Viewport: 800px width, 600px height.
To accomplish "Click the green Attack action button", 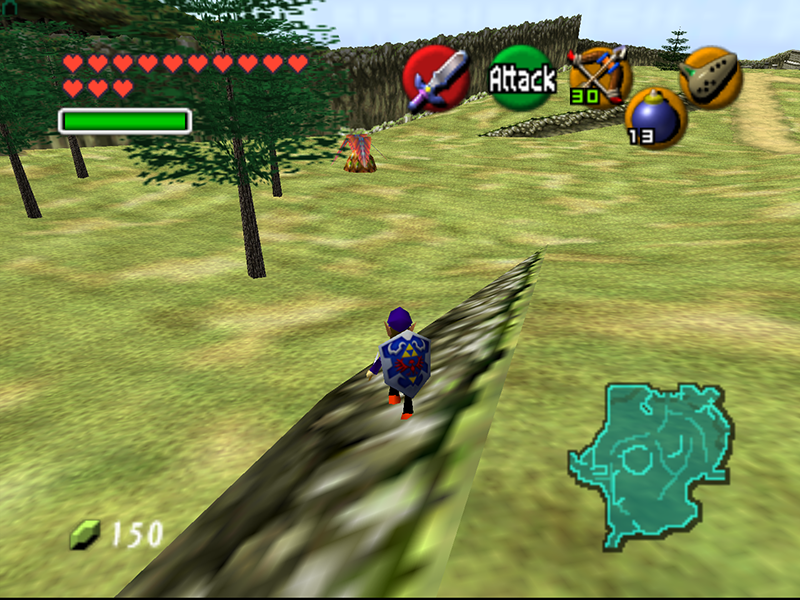I will (x=521, y=78).
